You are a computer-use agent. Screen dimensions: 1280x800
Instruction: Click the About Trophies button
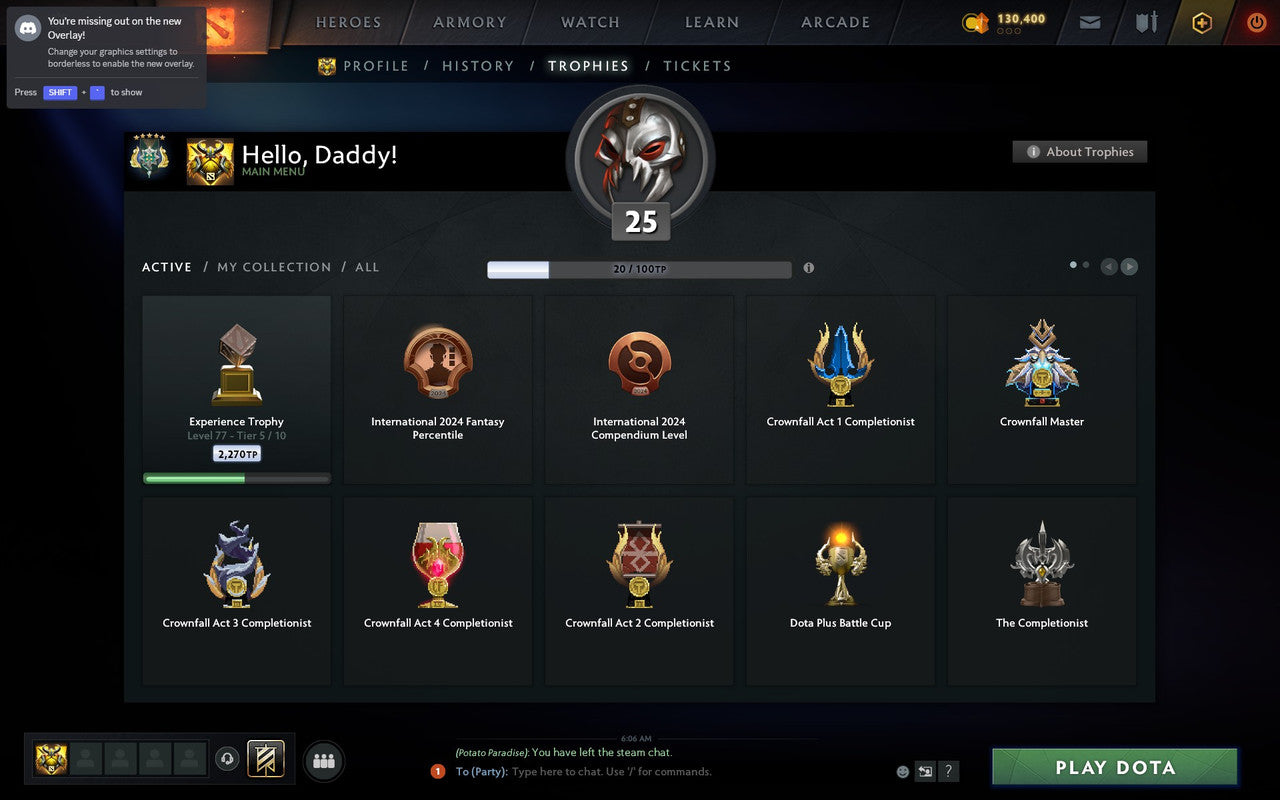click(1080, 152)
